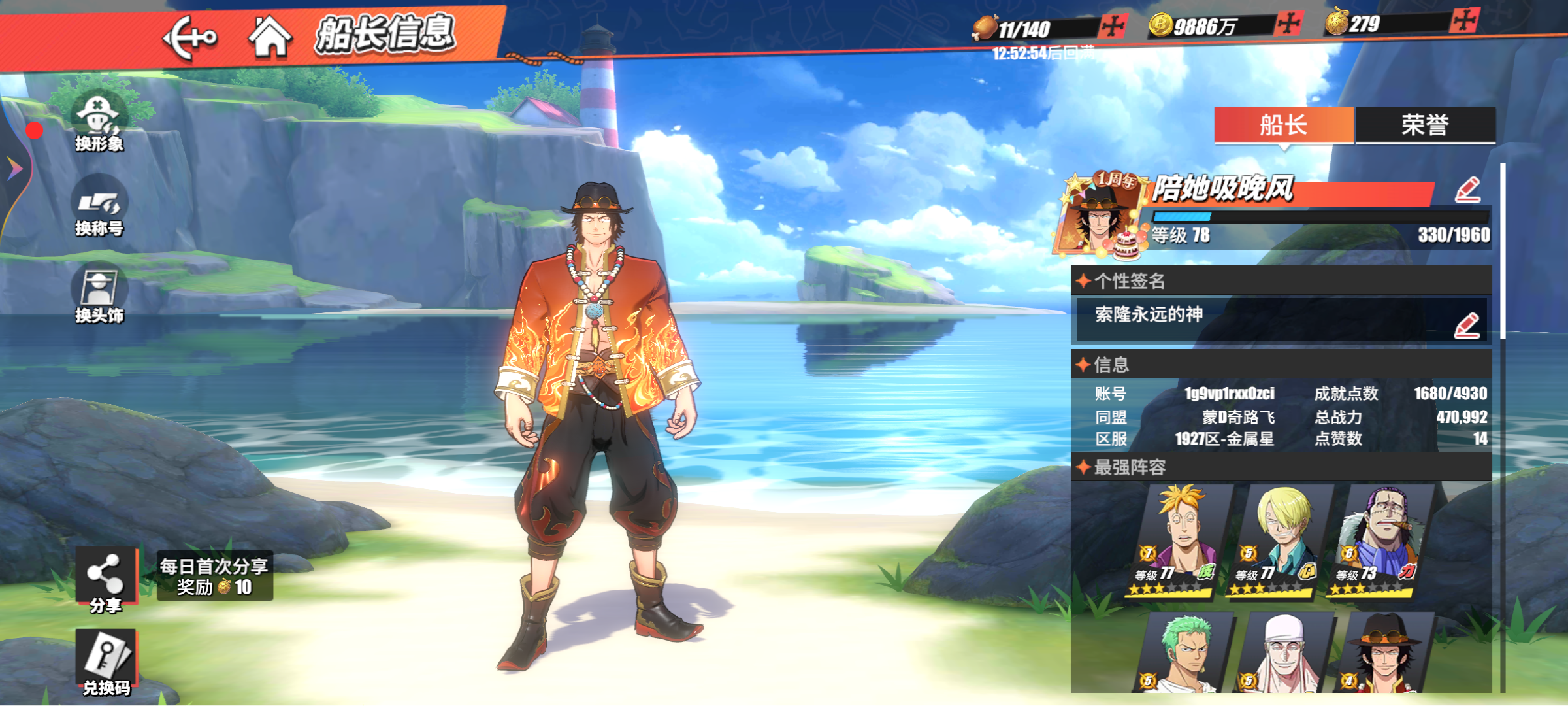Edit the 个性签名 personal signature
This screenshot has width=1568, height=706.
pos(1466,326)
